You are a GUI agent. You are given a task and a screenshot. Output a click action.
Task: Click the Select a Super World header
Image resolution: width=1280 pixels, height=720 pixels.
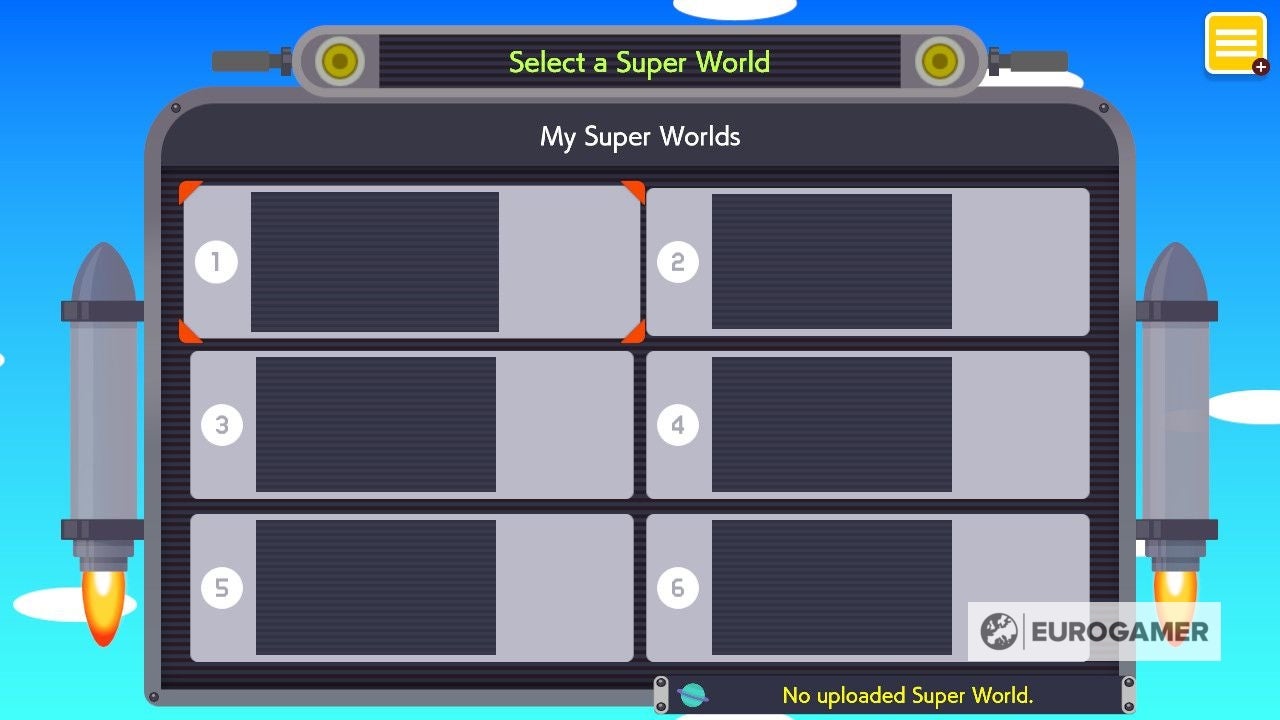[x=639, y=62]
